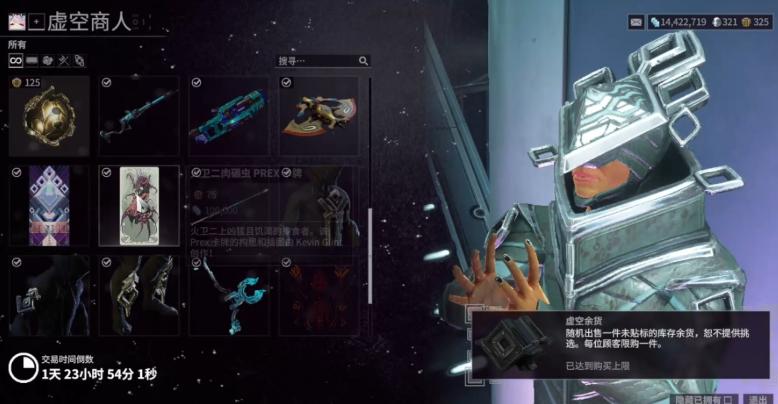Select the teal and purple launcher weapon
This screenshot has height=404, width=778.
[x=229, y=116]
